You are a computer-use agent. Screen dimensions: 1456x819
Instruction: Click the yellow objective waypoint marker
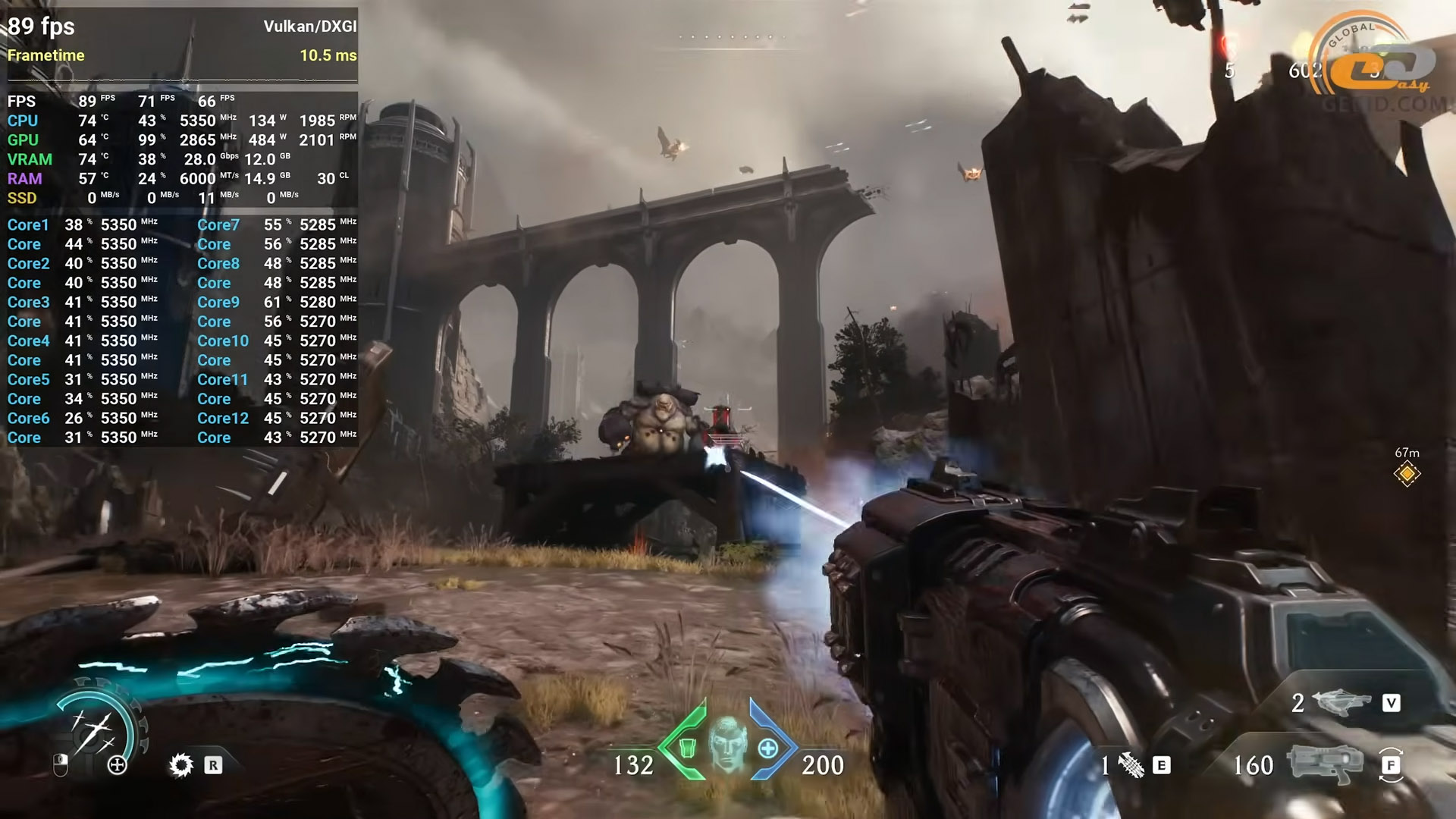(x=1407, y=474)
